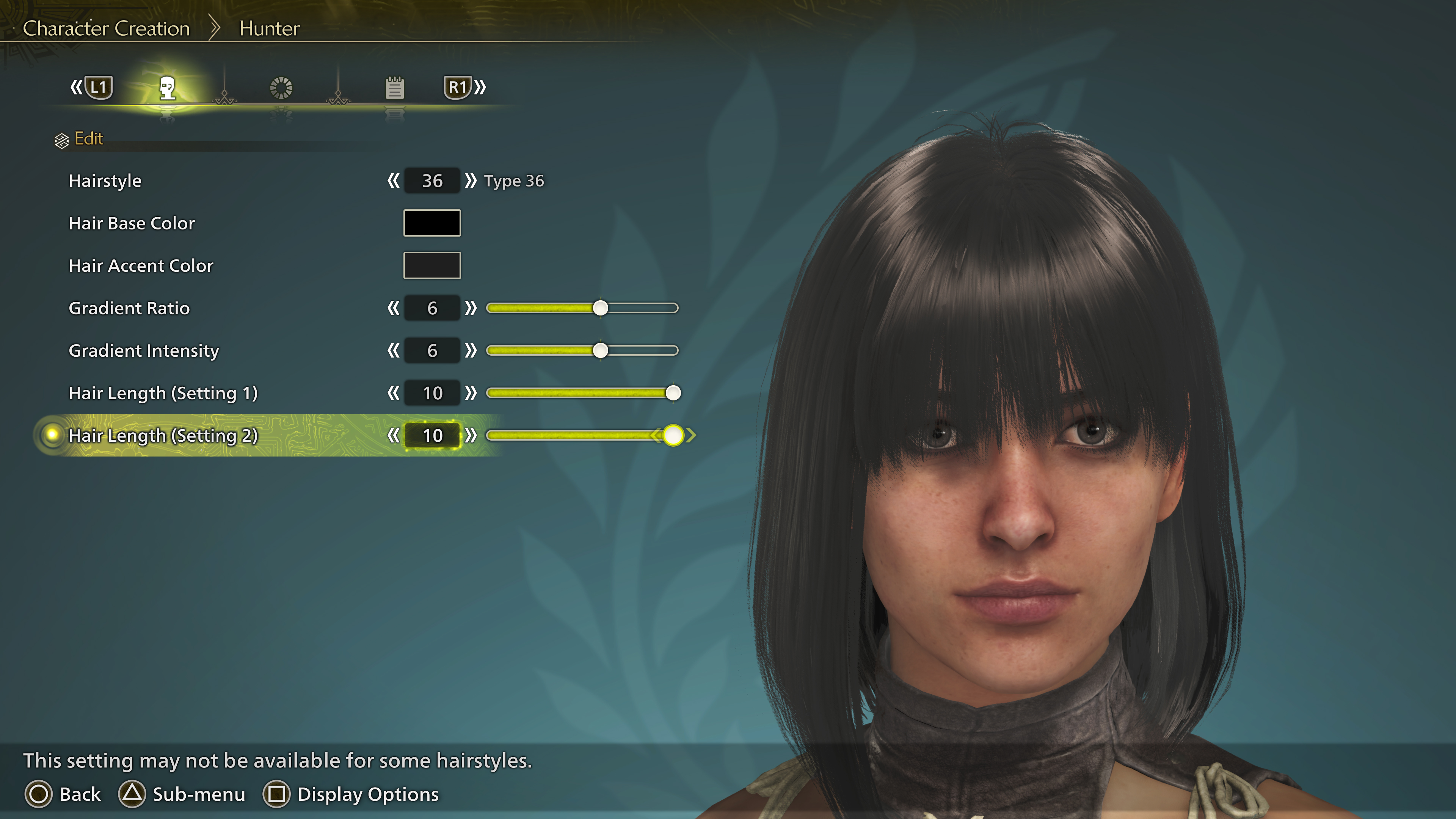Open the notepad tab

(394, 88)
